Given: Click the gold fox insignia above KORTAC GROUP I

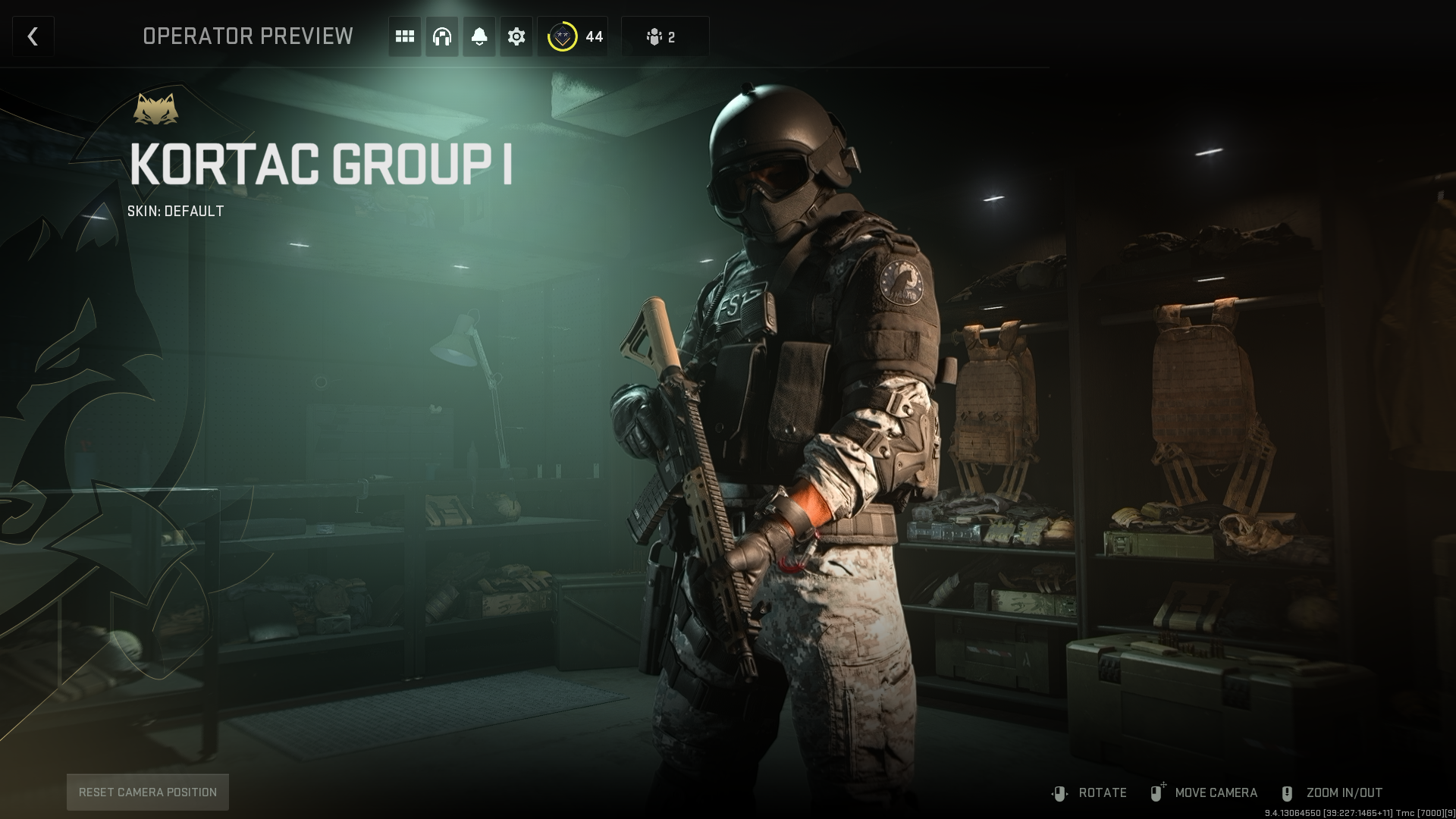Looking at the screenshot, I should point(157,108).
